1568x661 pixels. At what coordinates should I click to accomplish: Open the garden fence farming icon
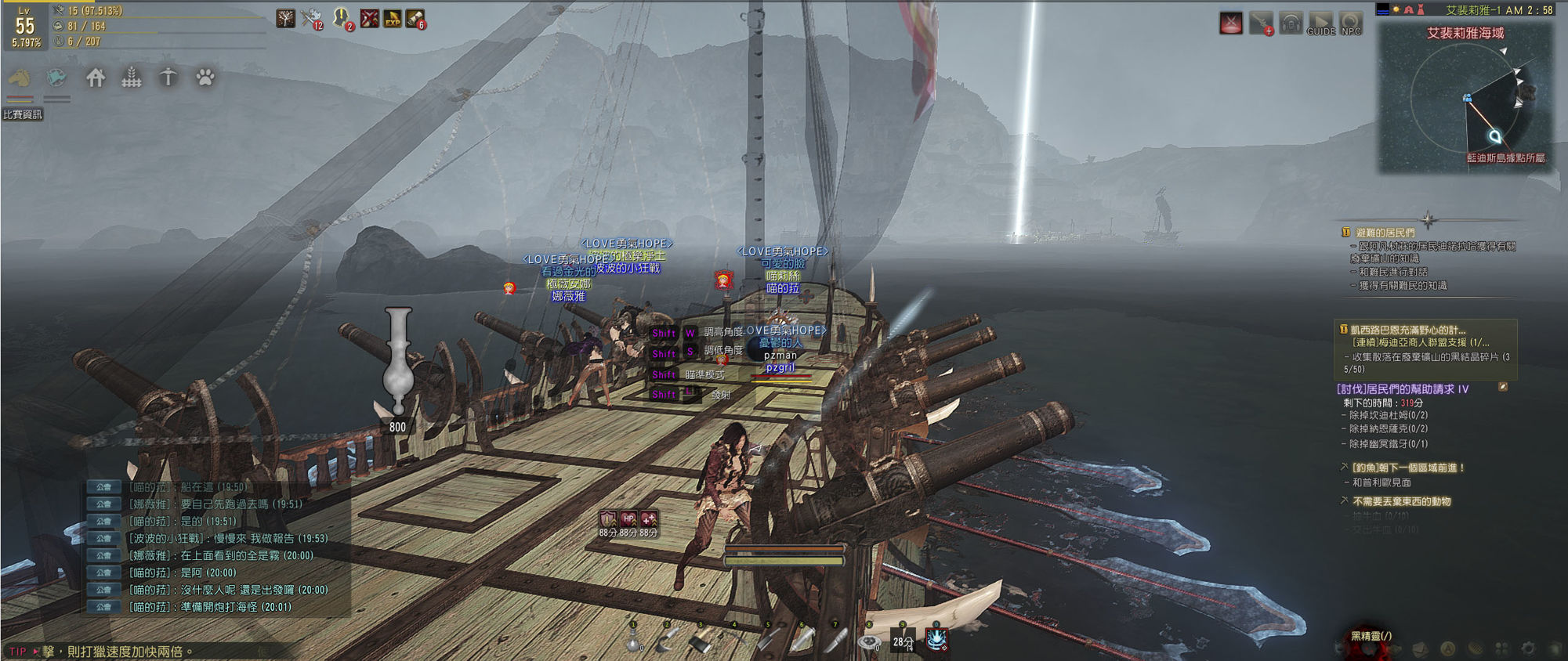[x=132, y=78]
